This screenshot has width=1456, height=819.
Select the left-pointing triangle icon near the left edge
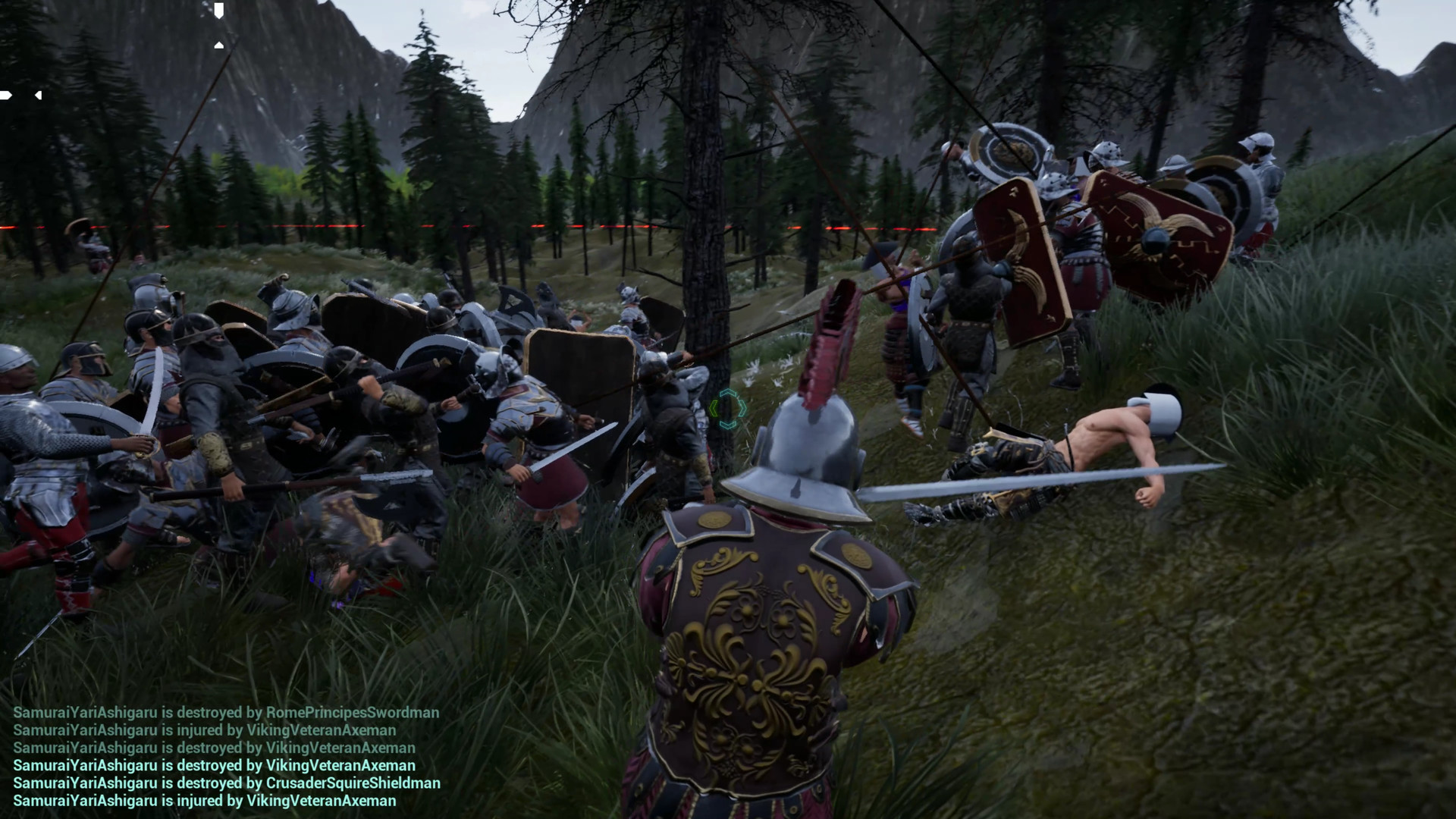tap(38, 95)
